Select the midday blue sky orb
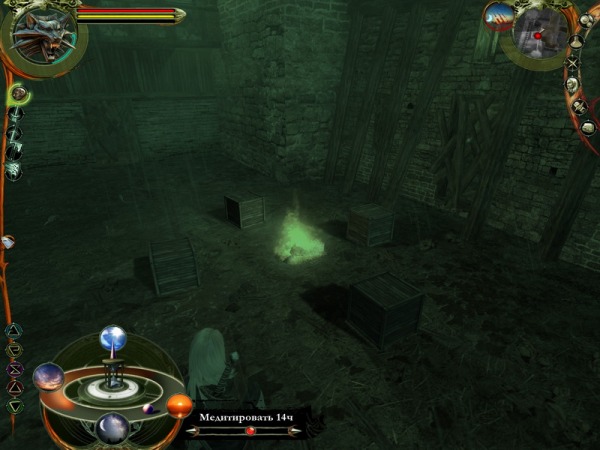Viewport: 600px width, 450px height. [x=113, y=339]
